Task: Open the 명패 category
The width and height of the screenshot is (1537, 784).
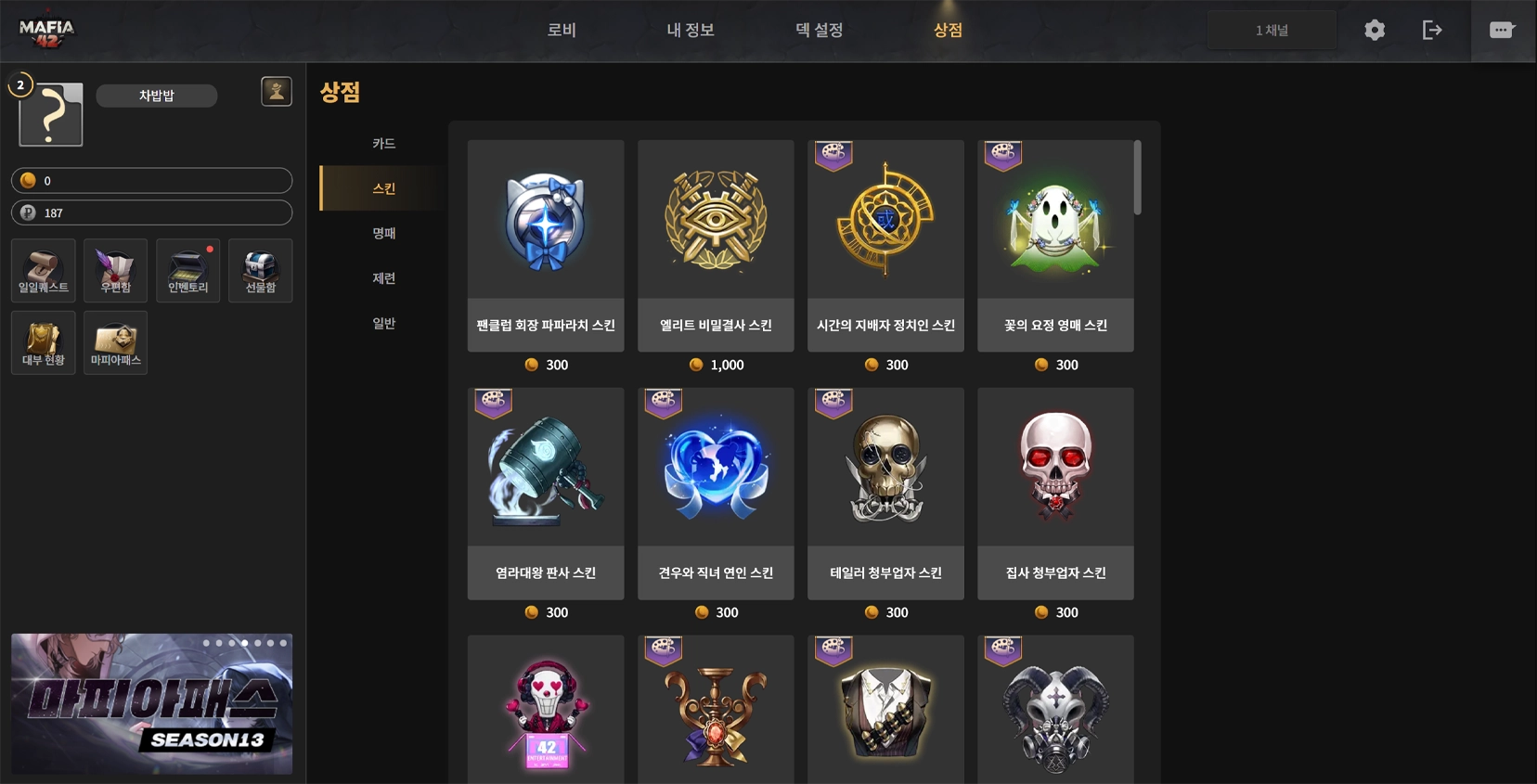Action: [x=382, y=233]
